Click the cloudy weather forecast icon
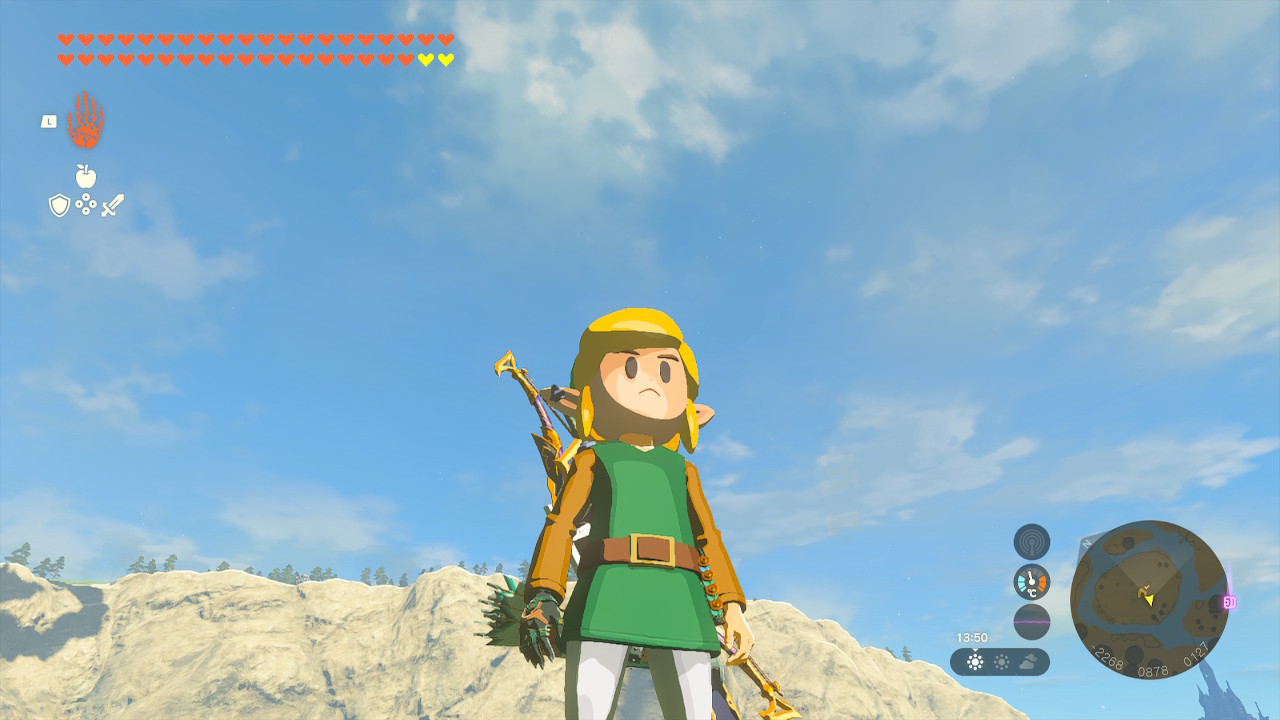Screen dimensions: 1280x720 (x=1027, y=660)
